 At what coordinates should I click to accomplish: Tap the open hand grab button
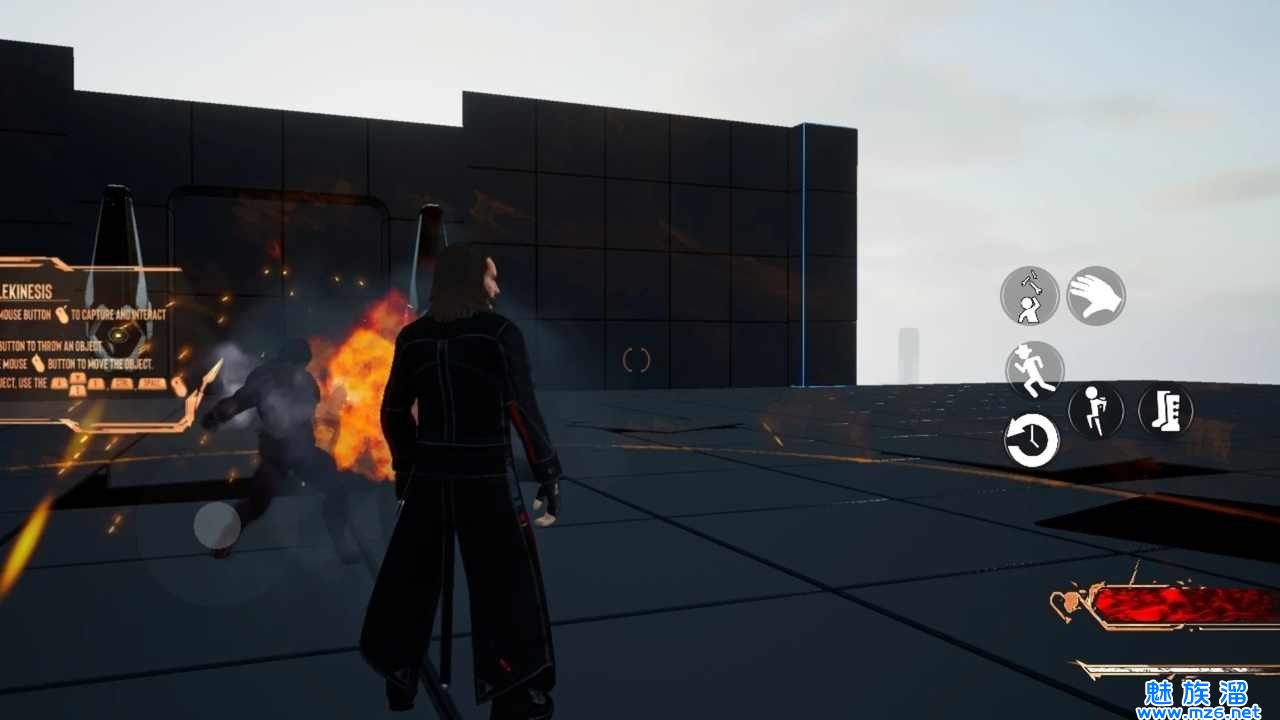tap(1096, 296)
